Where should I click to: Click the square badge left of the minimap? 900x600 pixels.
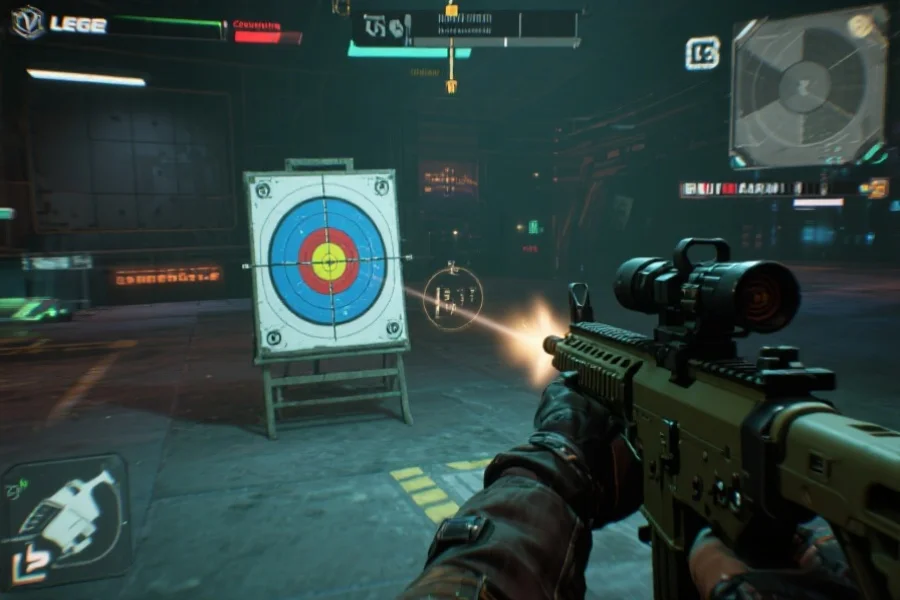tap(702, 53)
